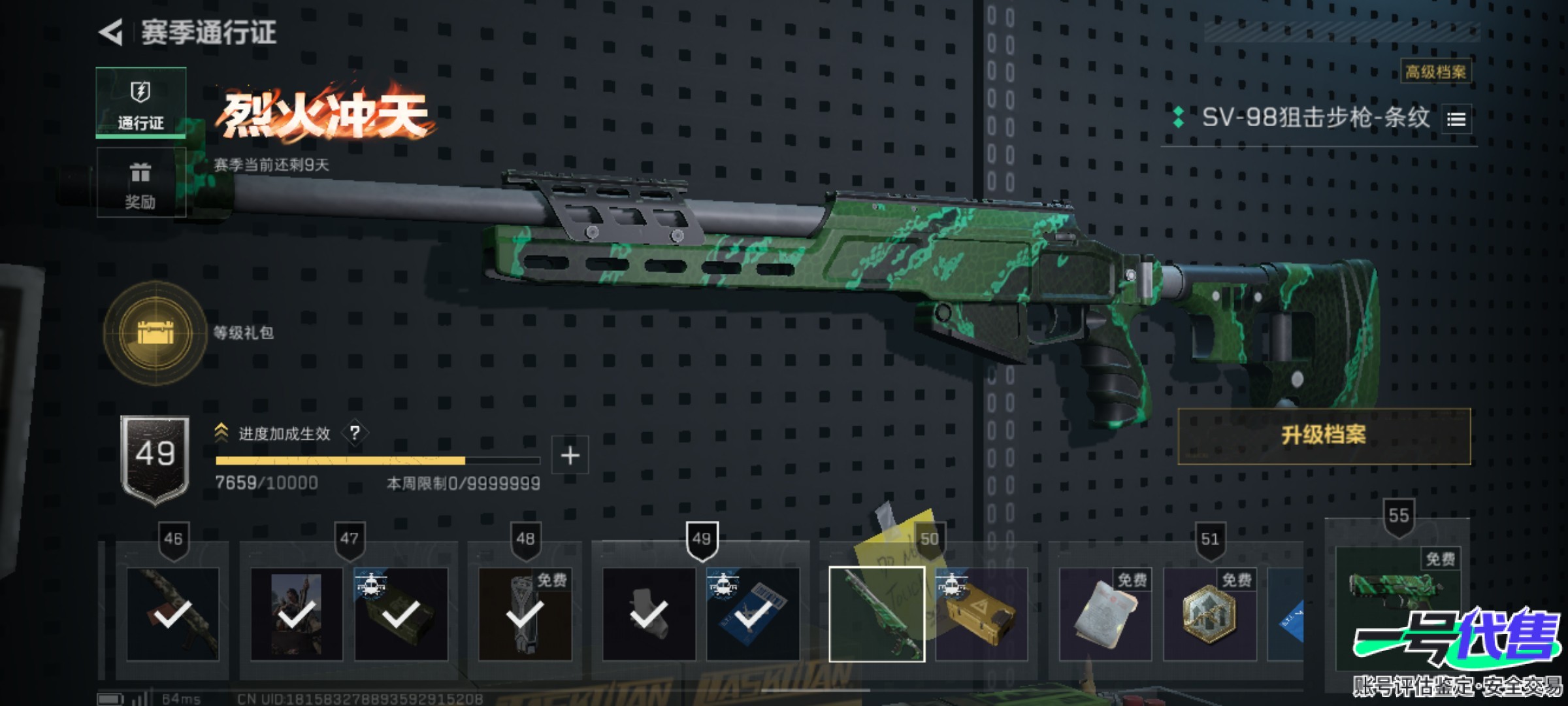Open the 奖励 rewards tab
Viewport: 1568px width, 706px height.
coord(140,184)
